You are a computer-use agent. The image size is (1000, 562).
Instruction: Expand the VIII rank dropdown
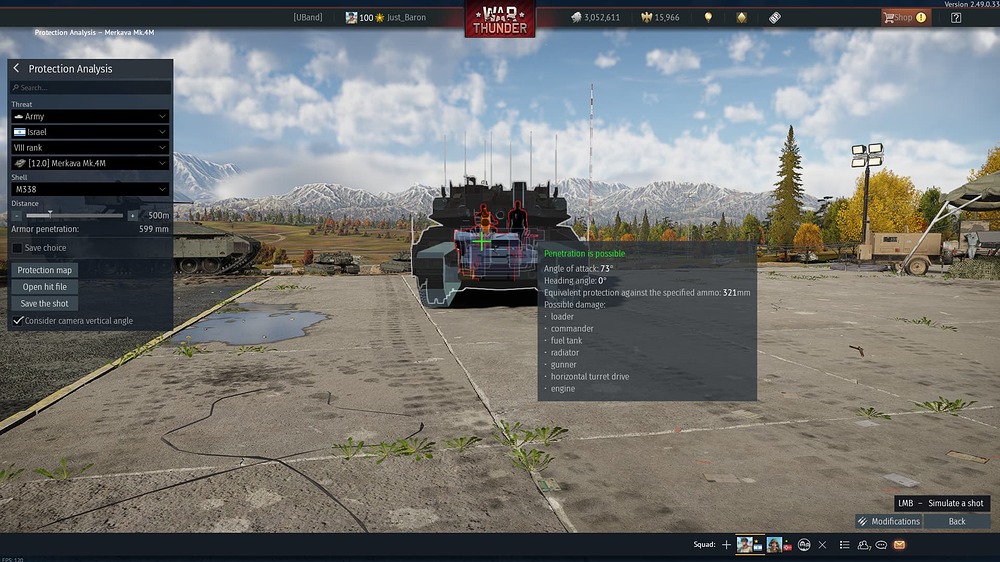coord(90,147)
